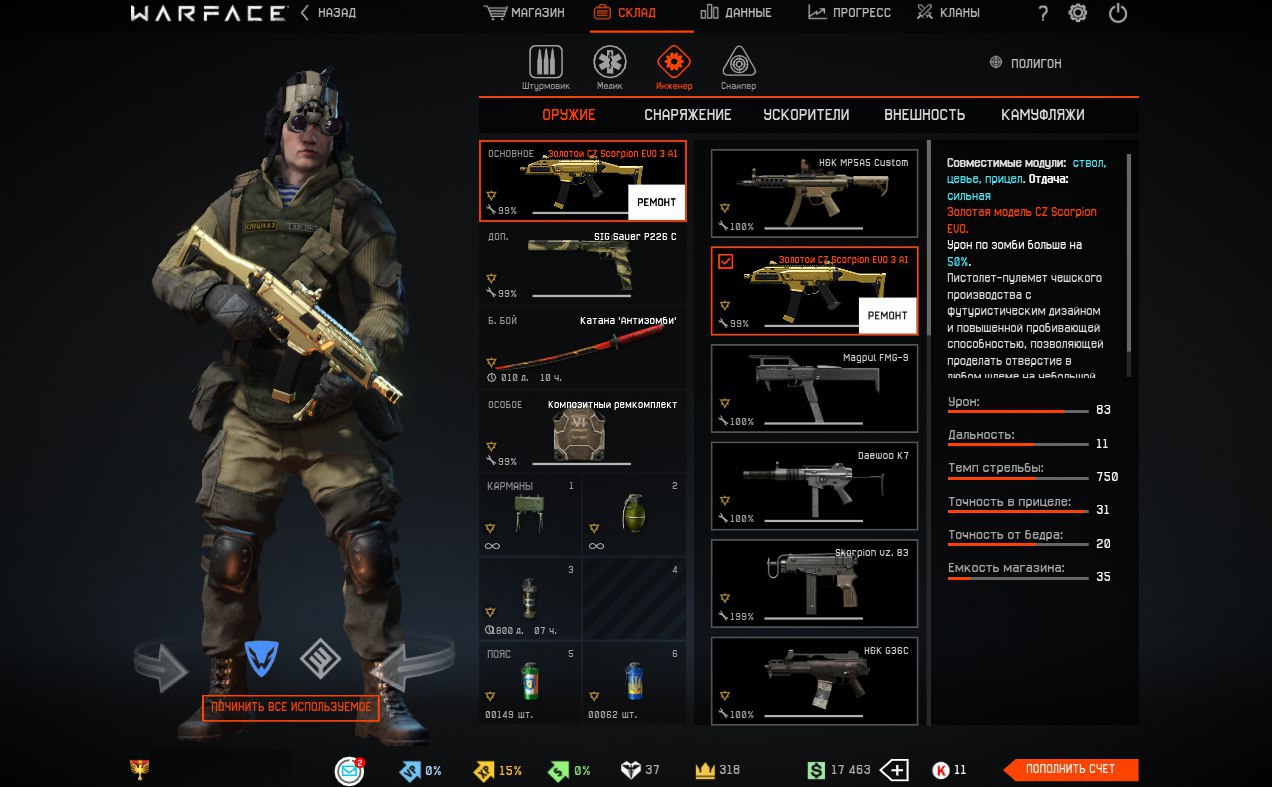Viewport: 1272px width, 787px height.
Task: Select the H&K MP5A5 Custom weapon
Action: pos(813,193)
